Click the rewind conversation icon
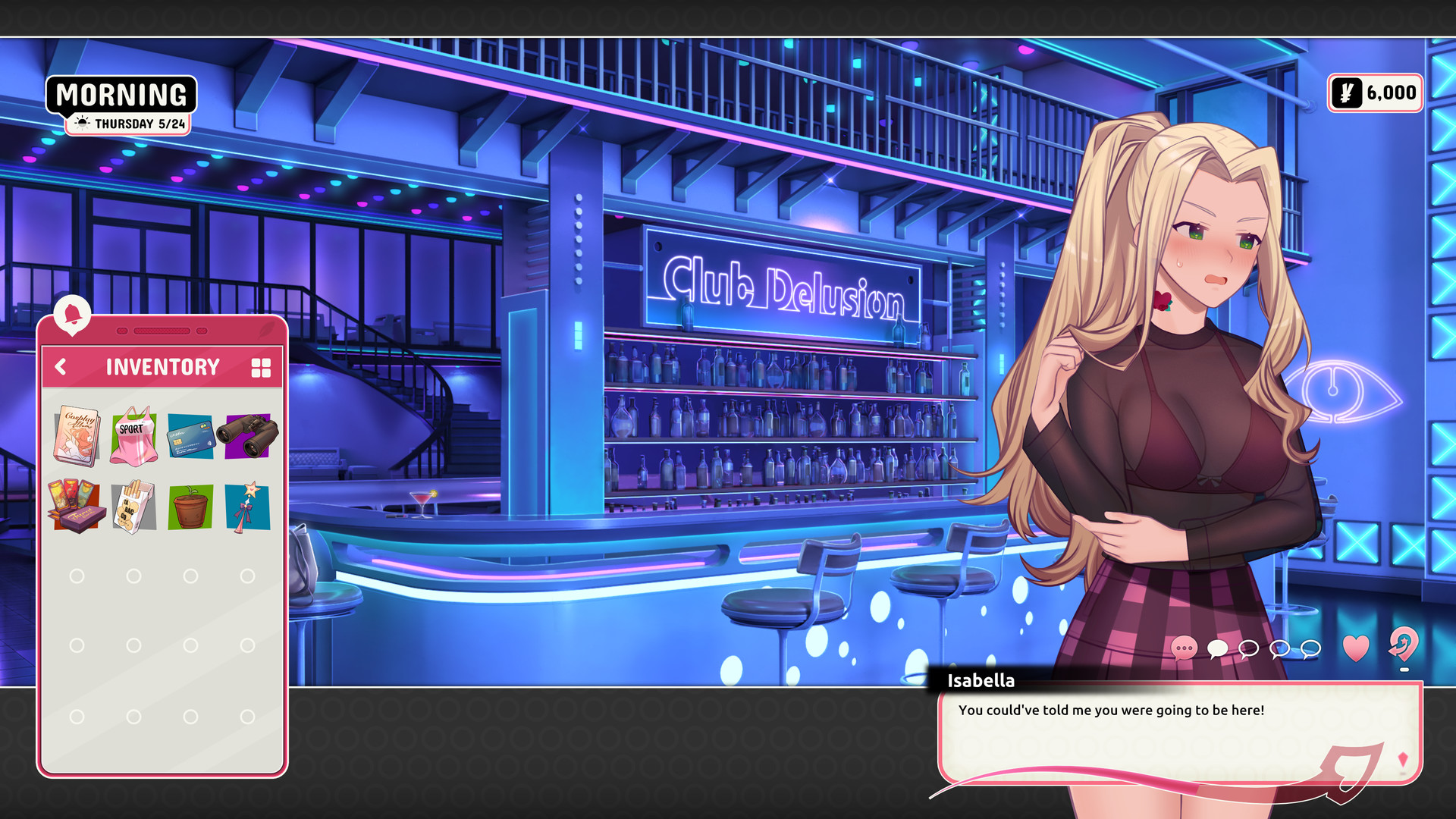The height and width of the screenshot is (819, 1456). pos(1404,649)
